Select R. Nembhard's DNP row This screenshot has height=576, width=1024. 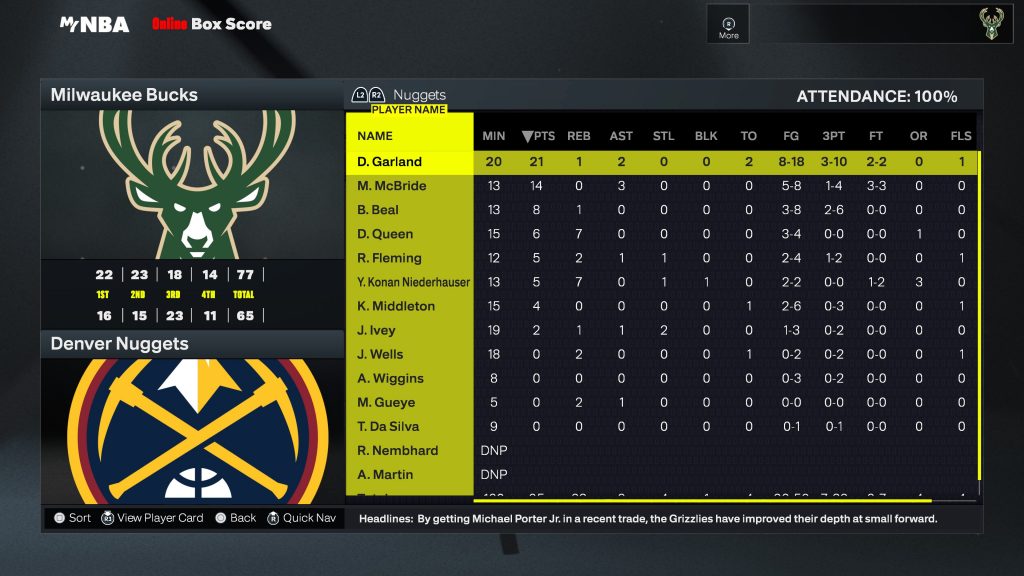(398, 450)
